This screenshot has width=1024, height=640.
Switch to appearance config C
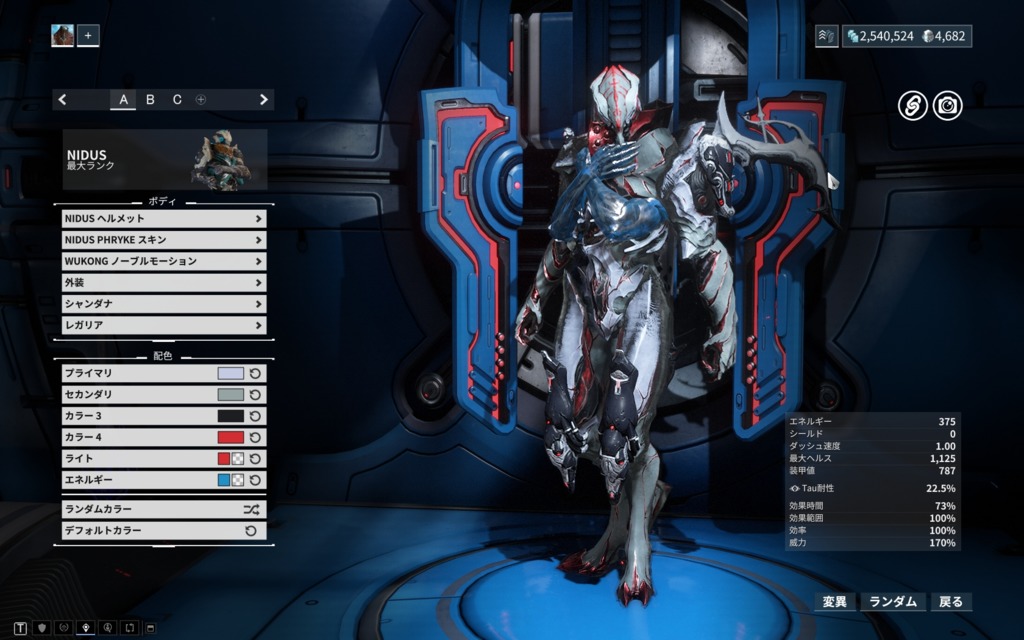click(177, 99)
